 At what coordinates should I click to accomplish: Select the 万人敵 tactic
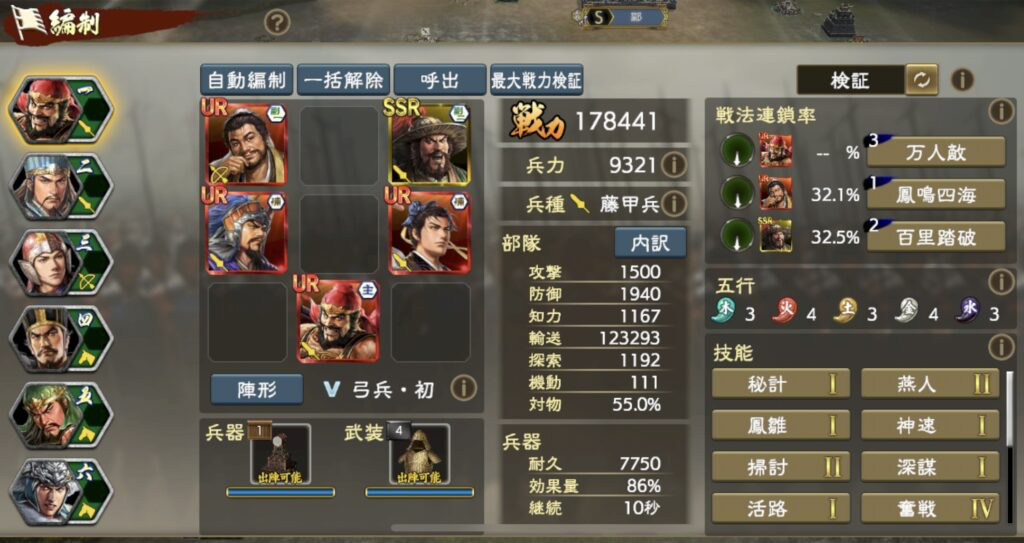936,152
